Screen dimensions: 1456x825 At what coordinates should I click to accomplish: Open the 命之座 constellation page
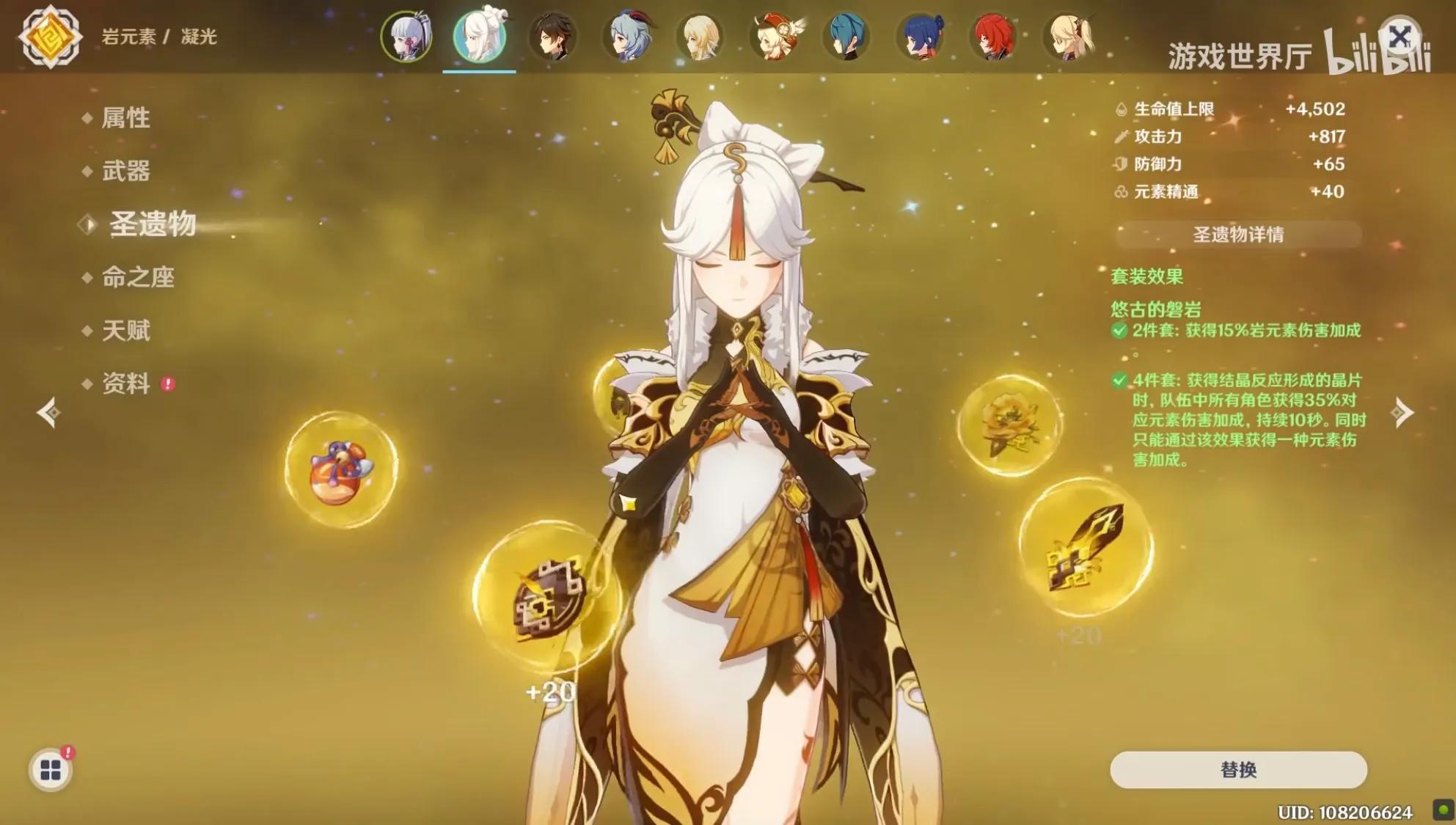tap(138, 277)
